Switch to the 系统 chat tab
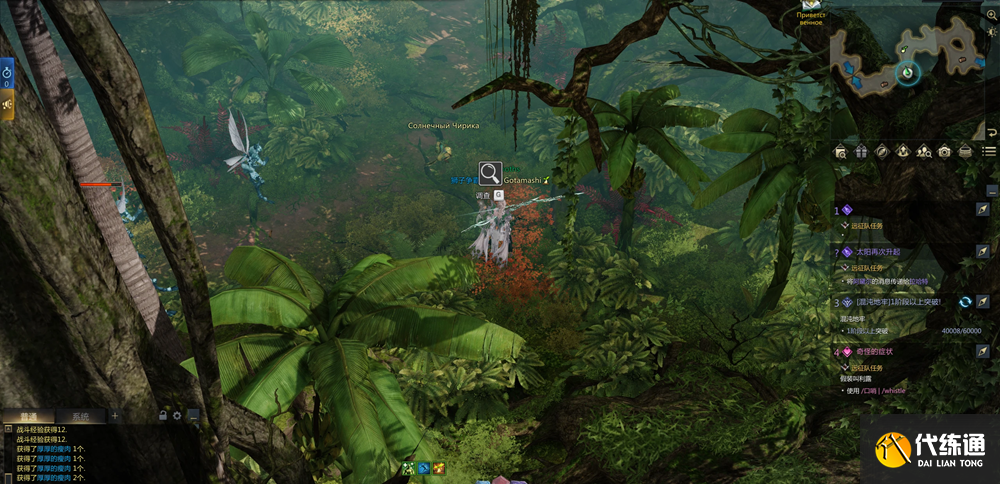The height and width of the screenshot is (484, 1000). click(x=80, y=416)
